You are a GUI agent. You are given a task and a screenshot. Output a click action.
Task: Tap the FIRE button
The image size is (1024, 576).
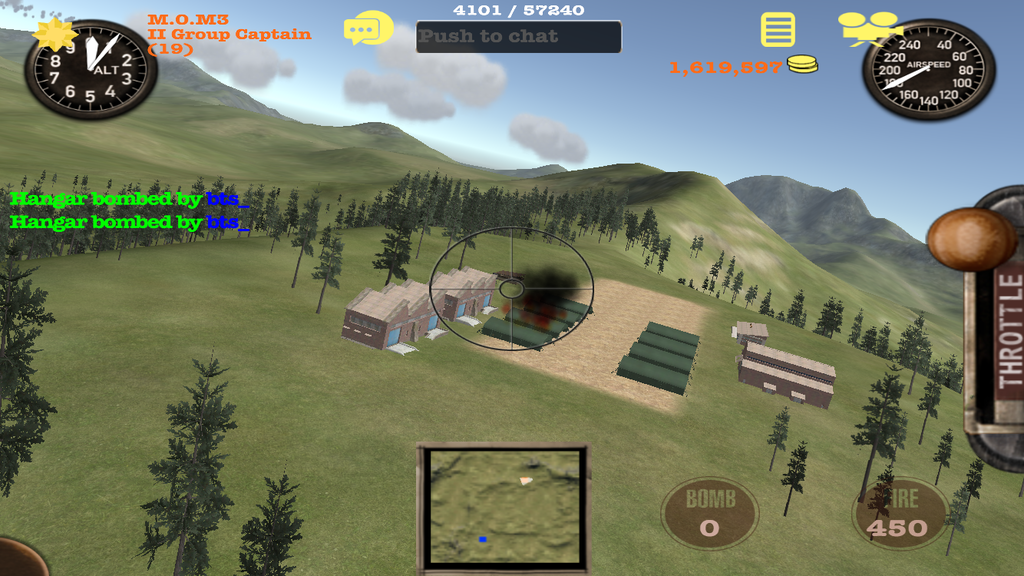pos(898,514)
